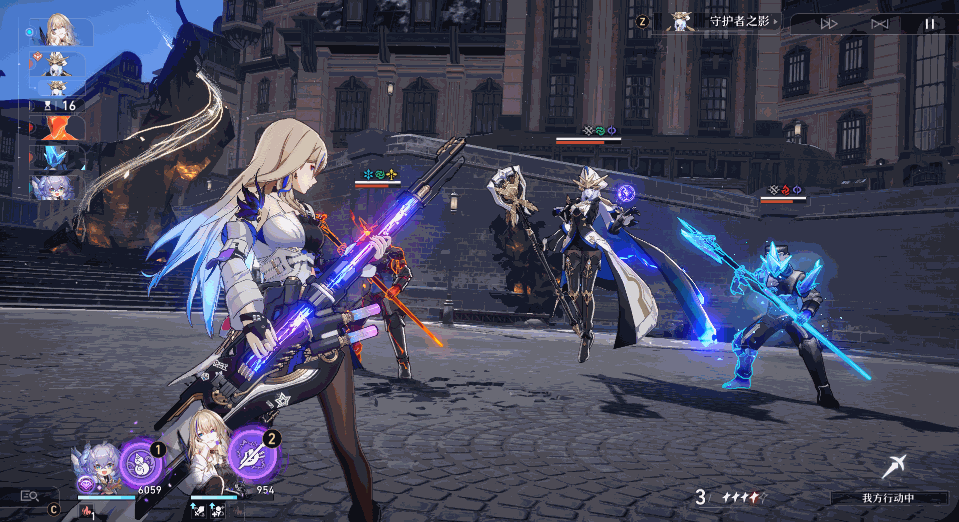Pause the battle

930,23
